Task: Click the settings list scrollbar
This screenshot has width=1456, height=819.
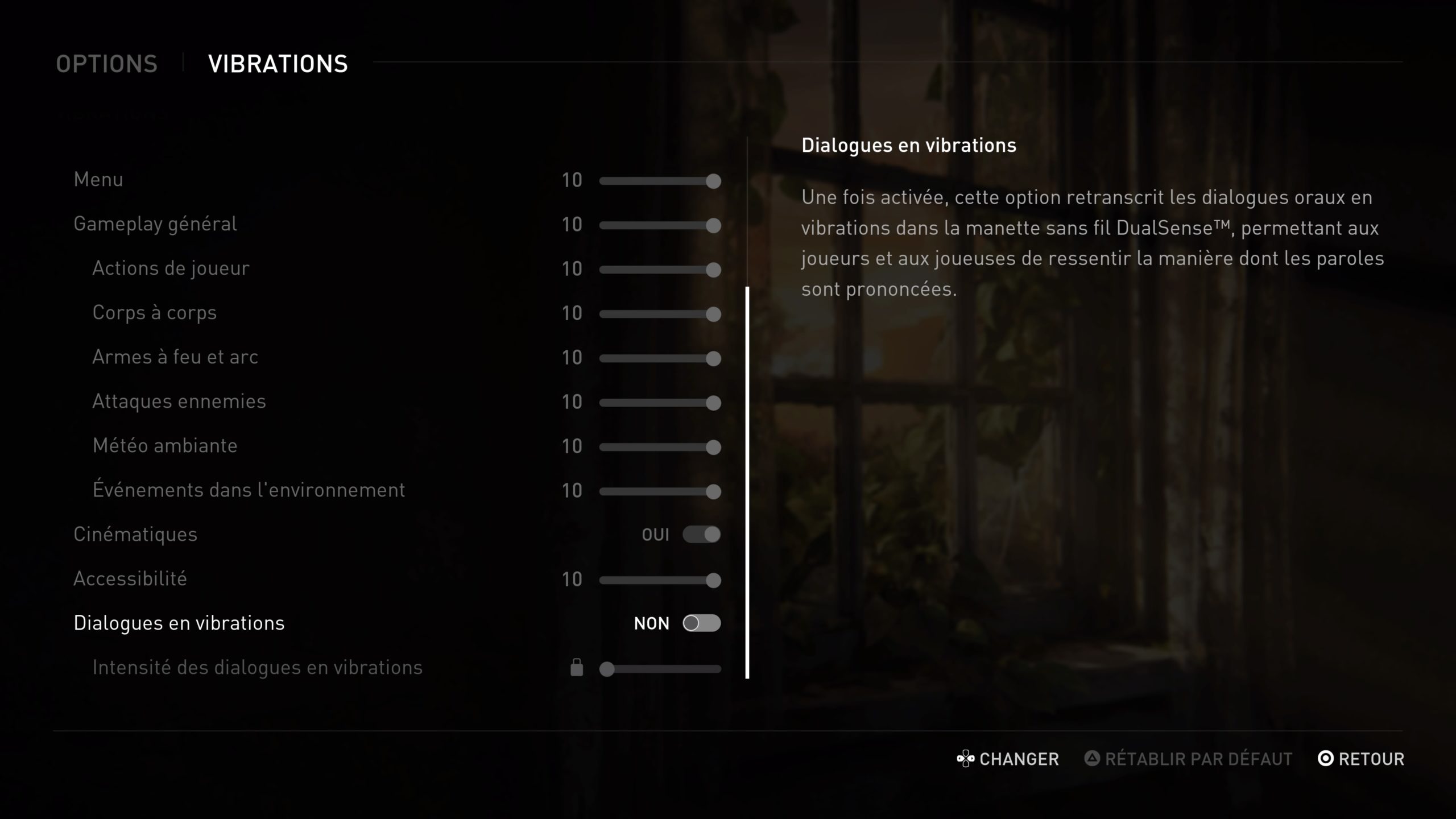Action: [747, 482]
